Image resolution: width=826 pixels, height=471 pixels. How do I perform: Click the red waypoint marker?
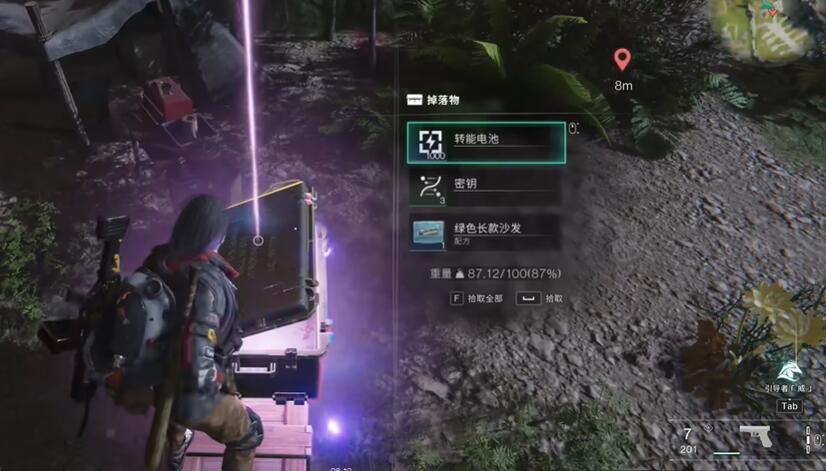click(622, 60)
